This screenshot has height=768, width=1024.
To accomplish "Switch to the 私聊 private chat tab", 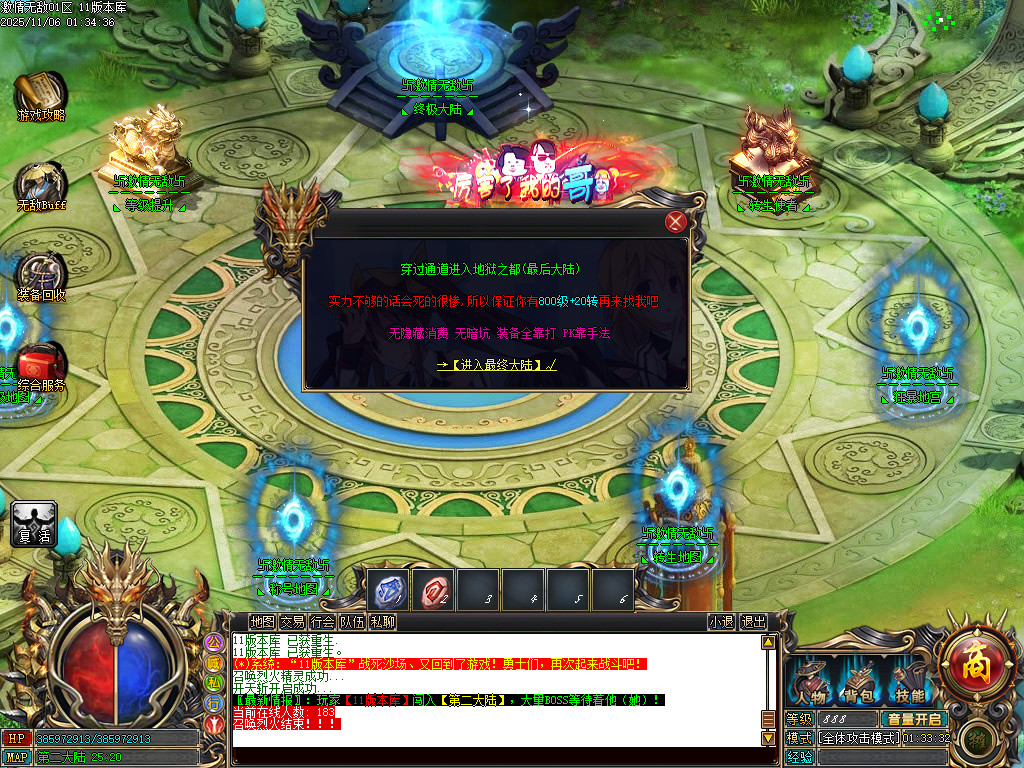I will pos(382,622).
